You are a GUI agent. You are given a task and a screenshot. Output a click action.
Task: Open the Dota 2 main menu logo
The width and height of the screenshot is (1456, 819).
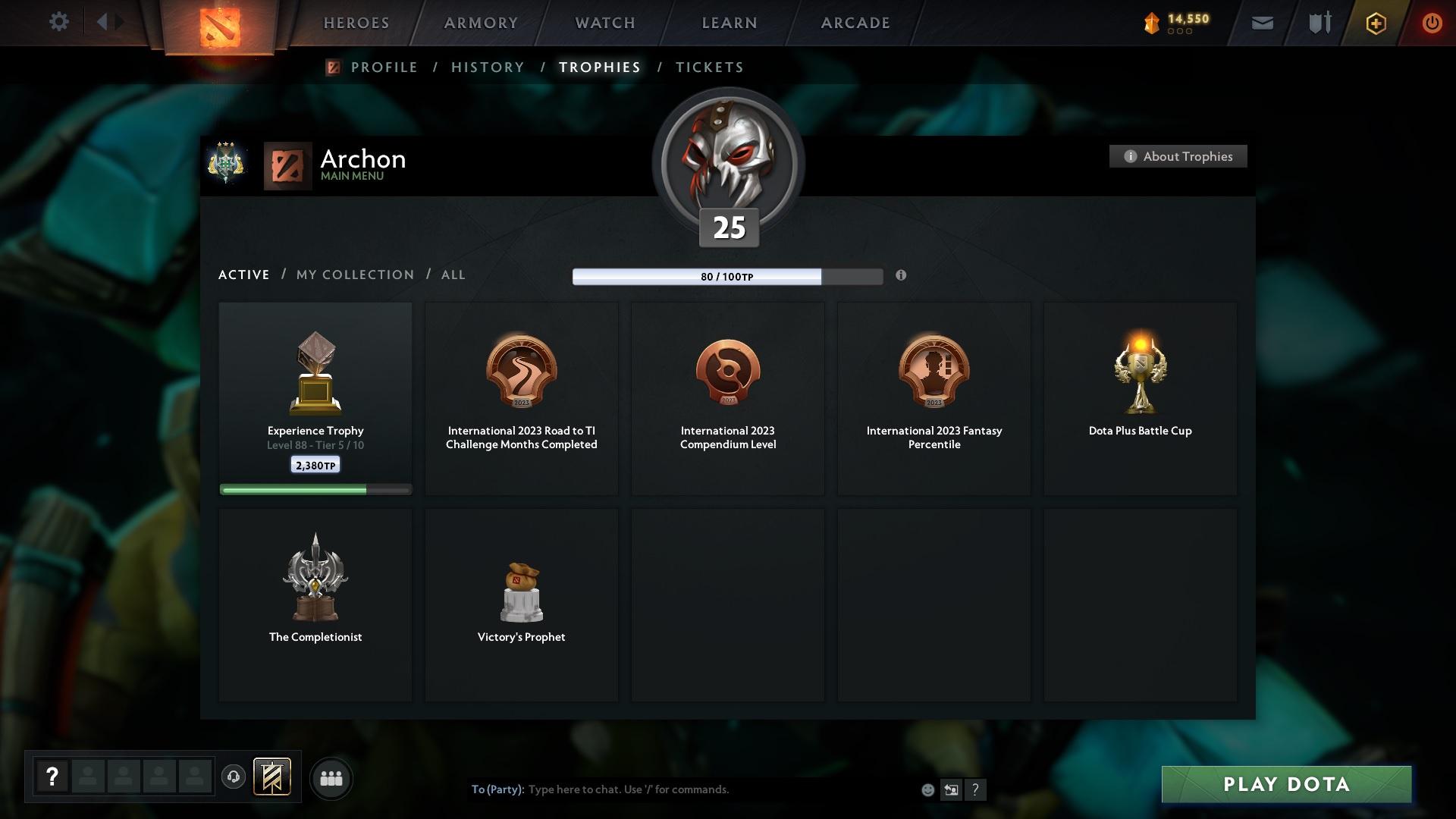[x=218, y=24]
